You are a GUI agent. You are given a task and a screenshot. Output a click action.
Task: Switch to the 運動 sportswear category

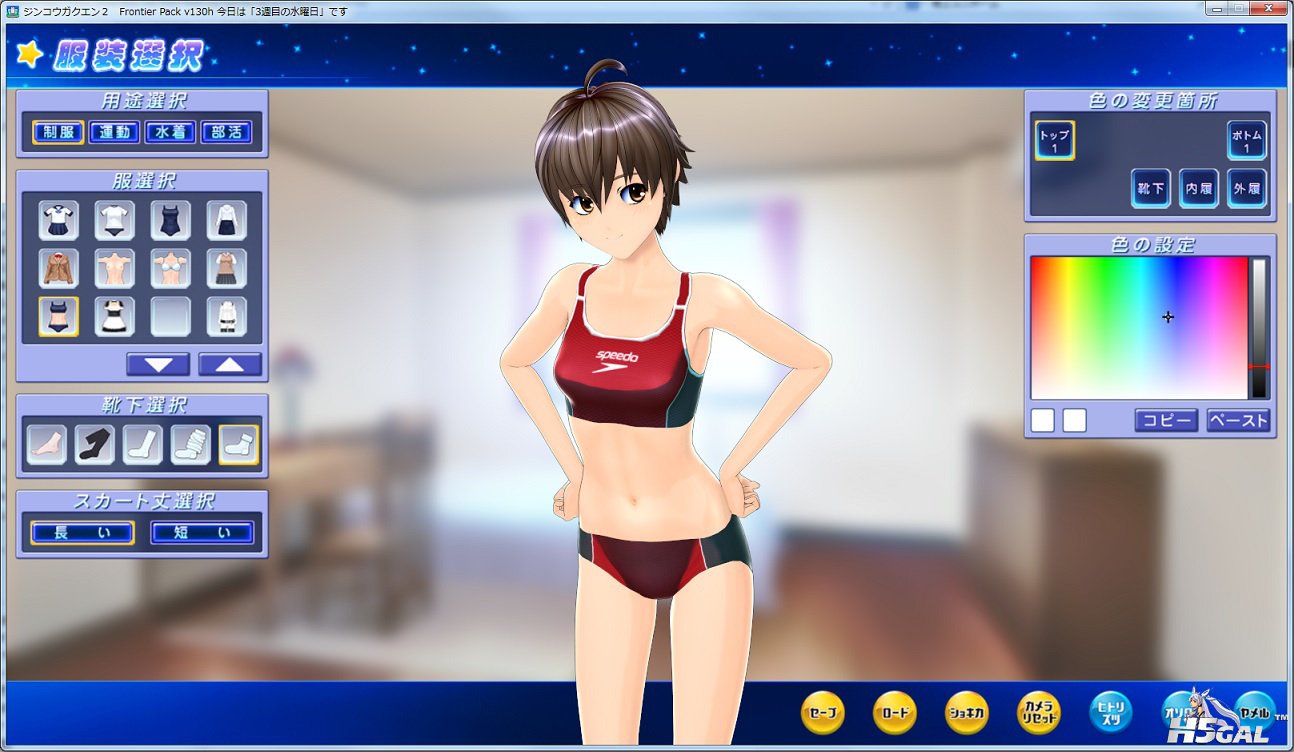[114, 132]
